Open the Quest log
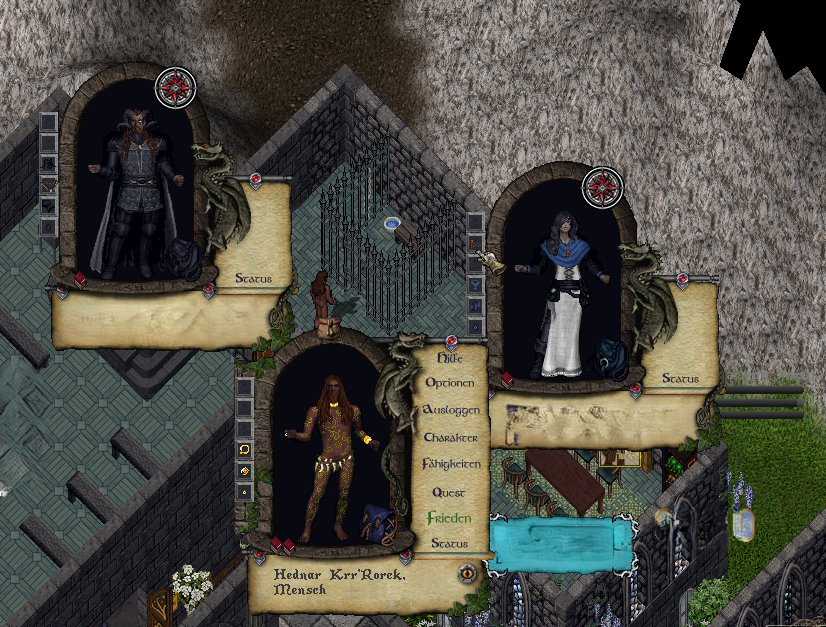This screenshot has width=826, height=627. click(x=450, y=492)
